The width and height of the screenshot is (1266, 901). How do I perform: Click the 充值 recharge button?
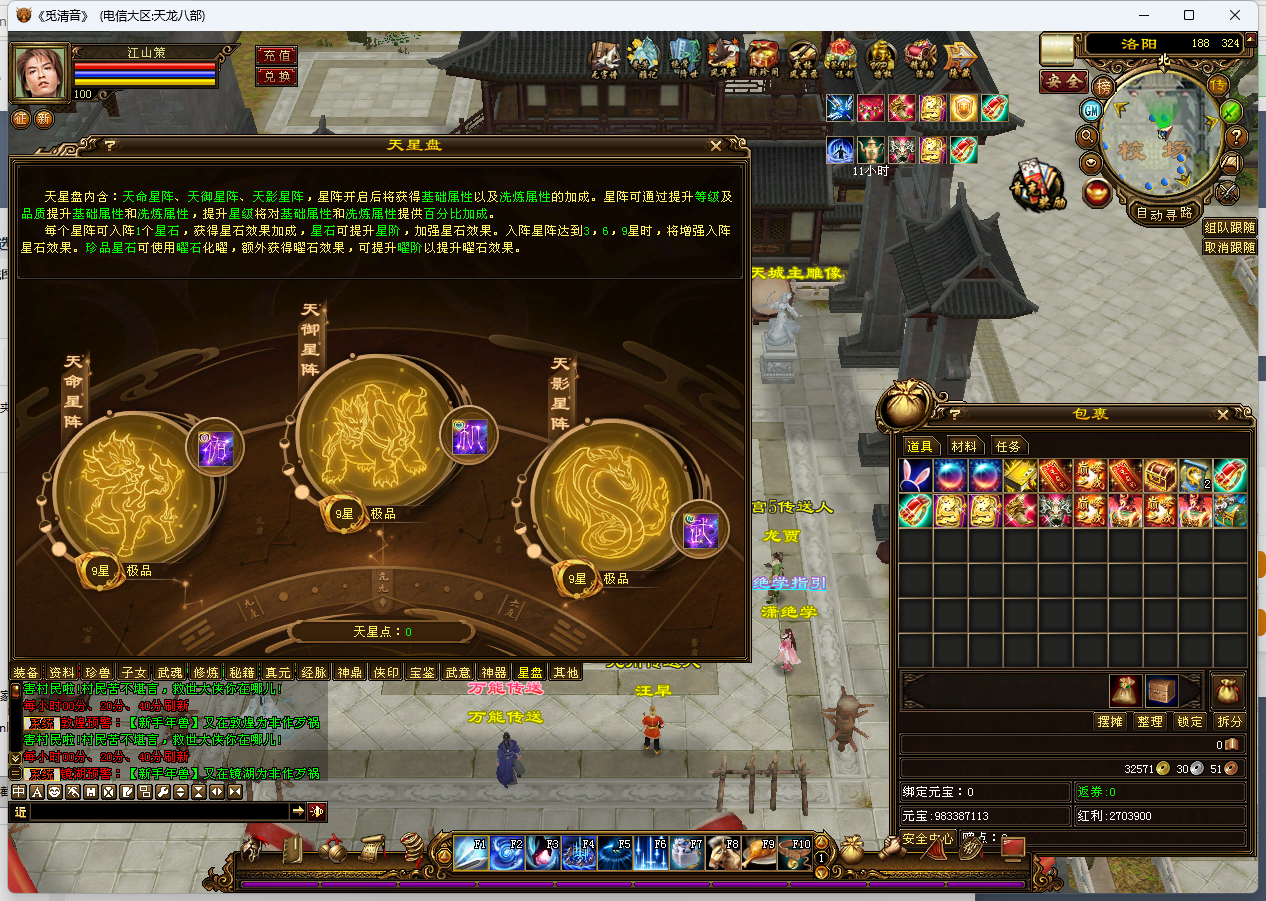pos(276,55)
